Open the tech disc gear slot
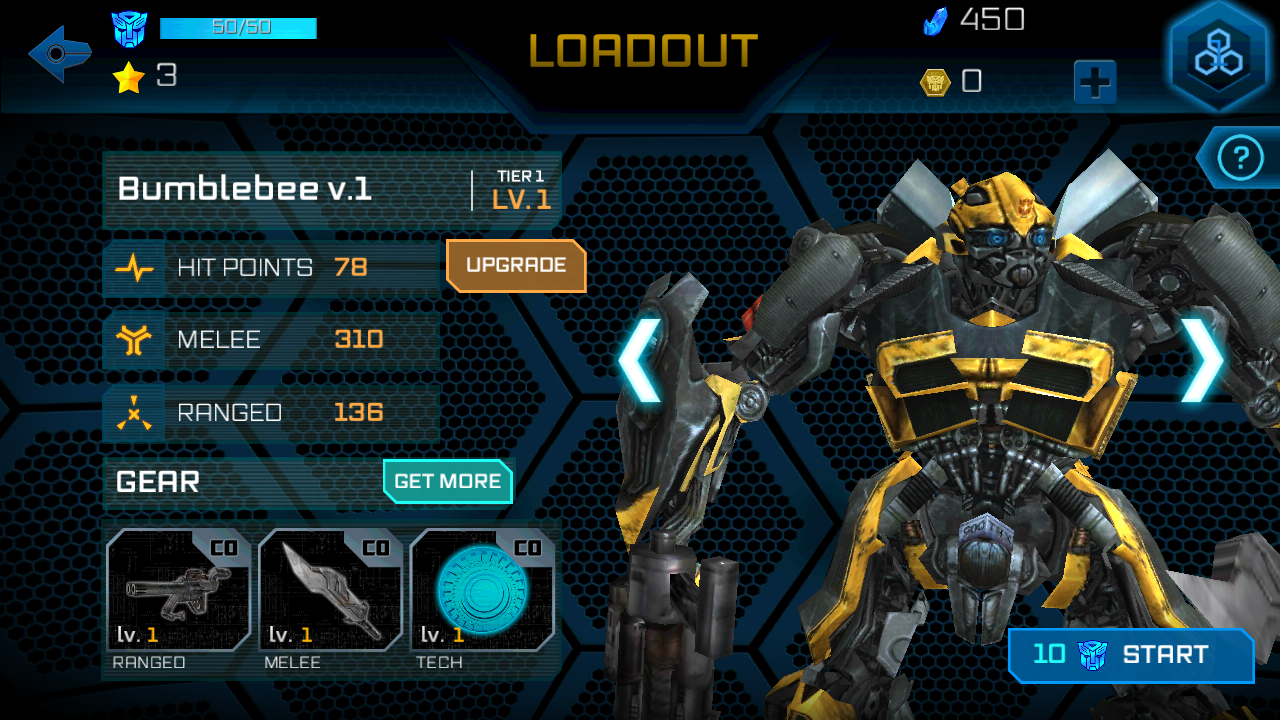 coord(482,590)
